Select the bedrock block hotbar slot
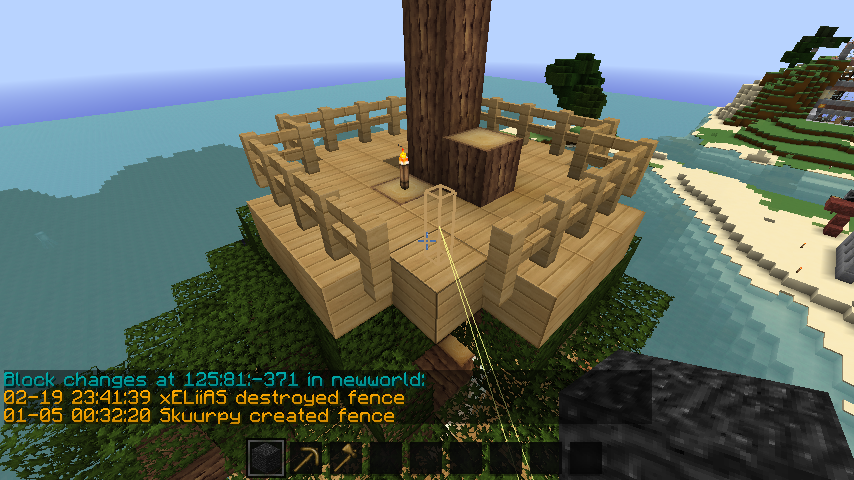 click(266, 459)
